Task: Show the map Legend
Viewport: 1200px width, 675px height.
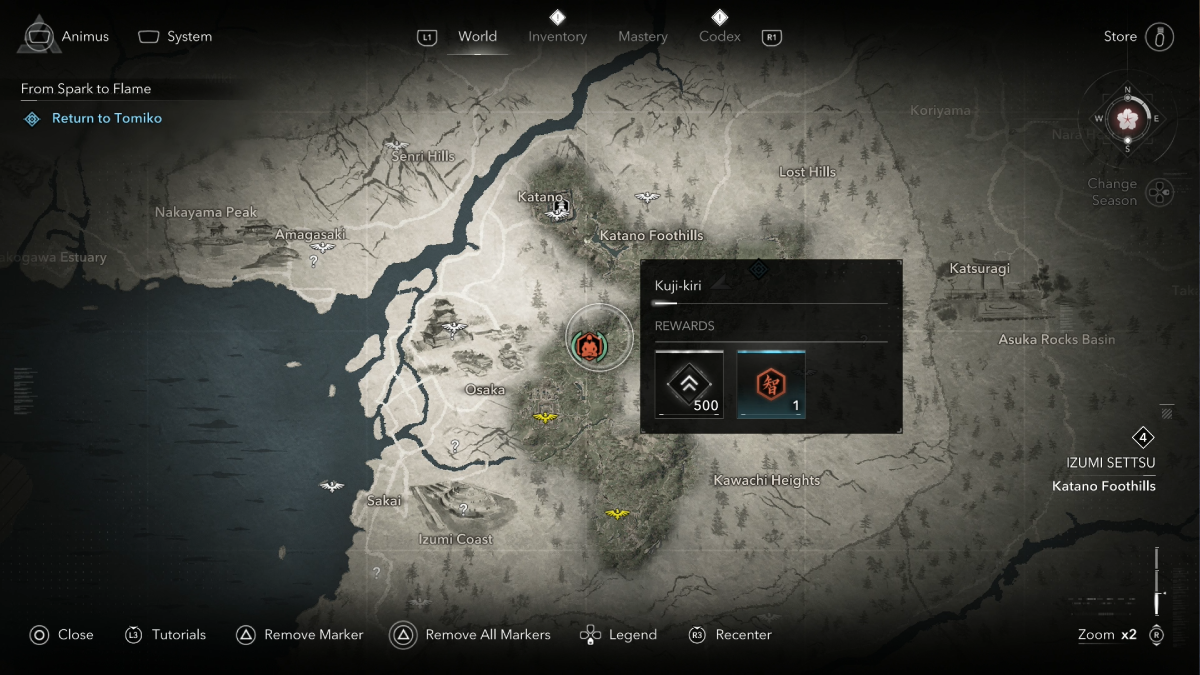Action: (619, 635)
